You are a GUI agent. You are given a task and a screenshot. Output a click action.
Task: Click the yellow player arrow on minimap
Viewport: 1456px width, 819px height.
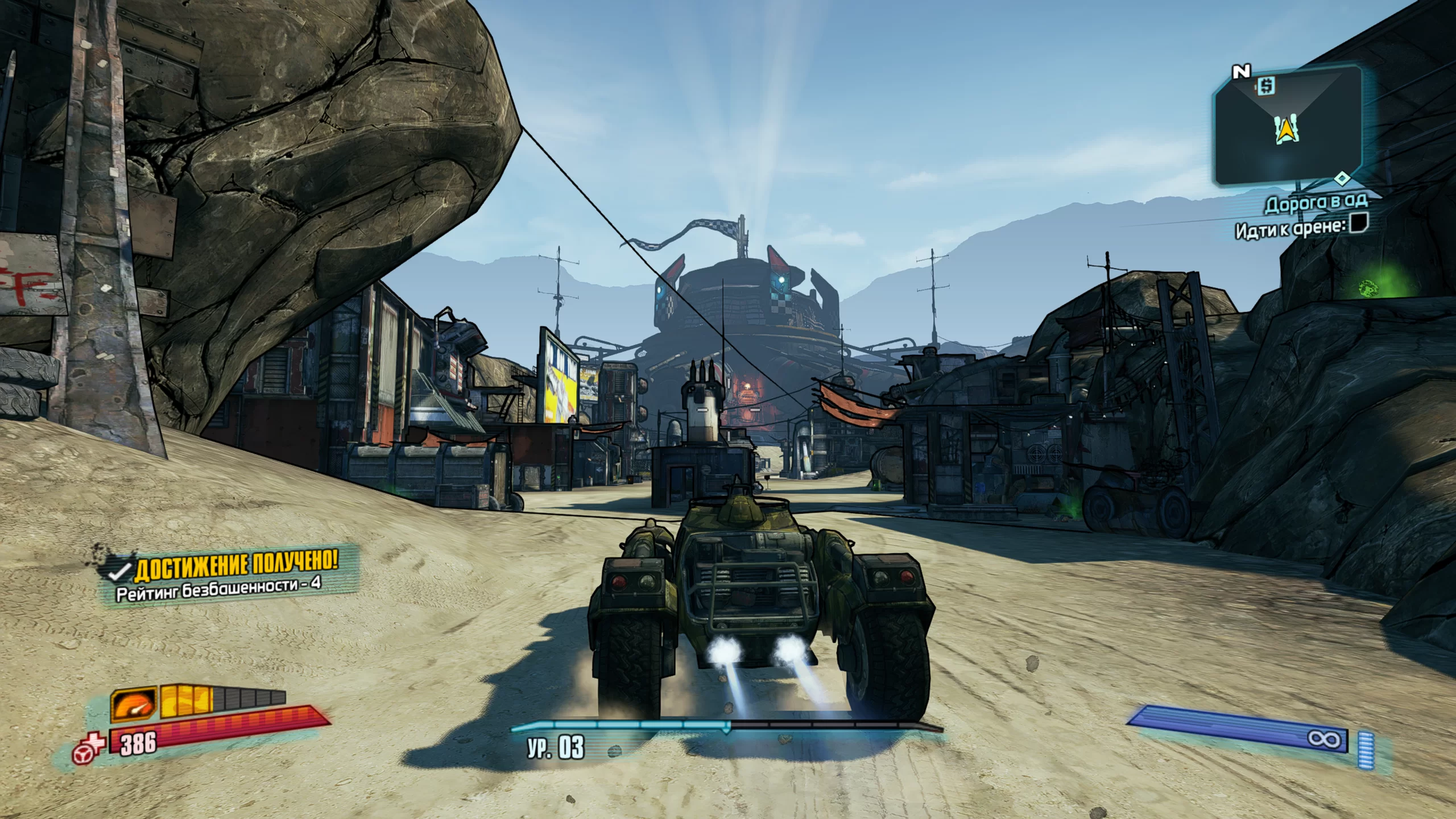point(1284,133)
